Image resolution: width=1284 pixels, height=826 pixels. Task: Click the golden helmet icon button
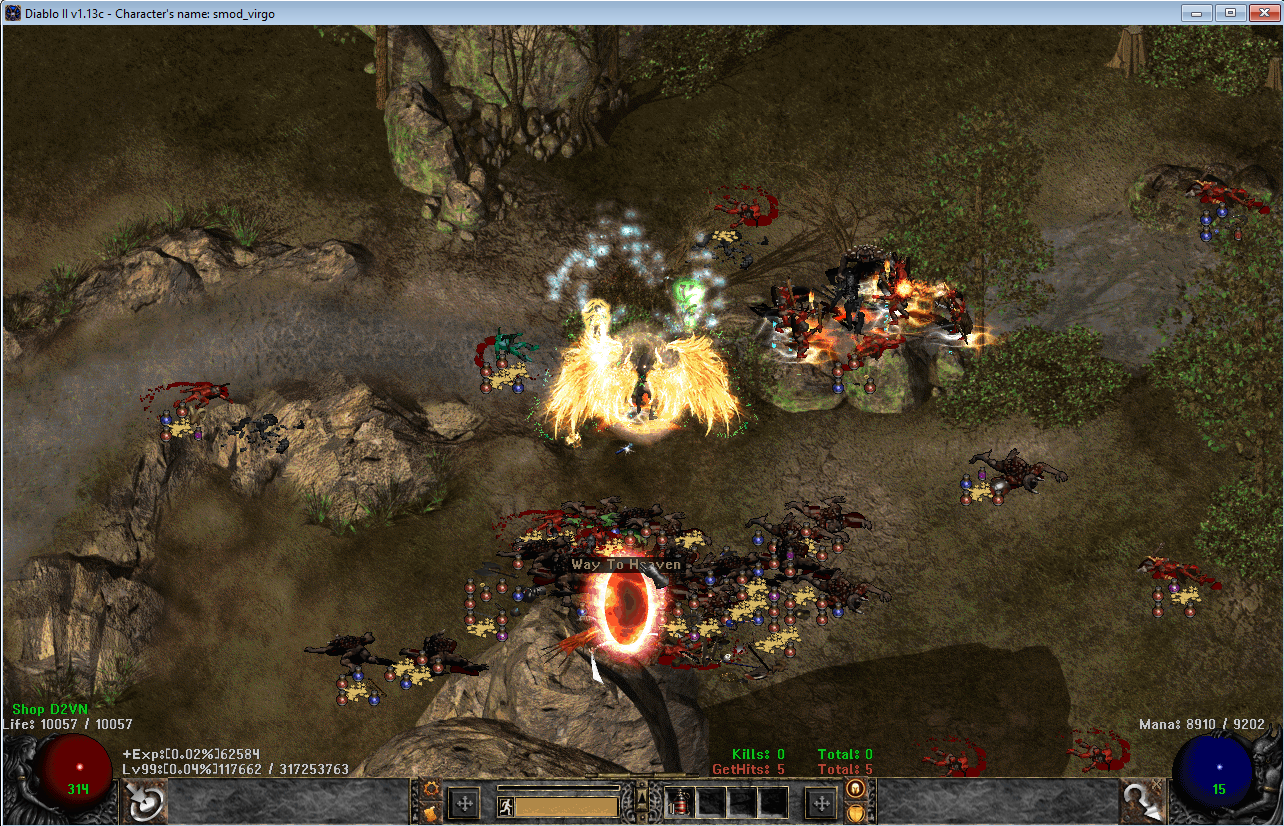click(855, 788)
